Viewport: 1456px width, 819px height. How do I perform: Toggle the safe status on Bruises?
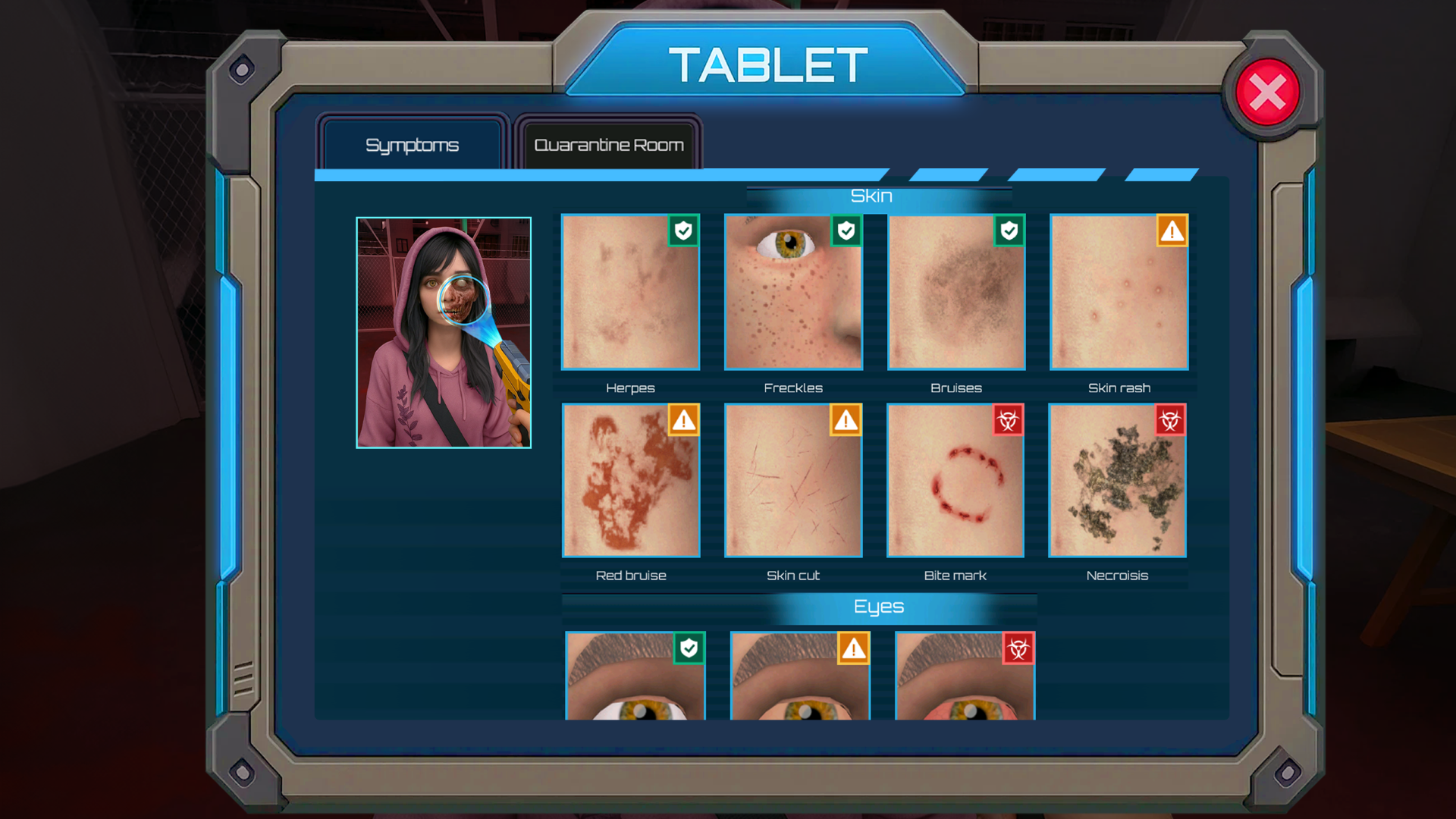tap(1009, 232)
